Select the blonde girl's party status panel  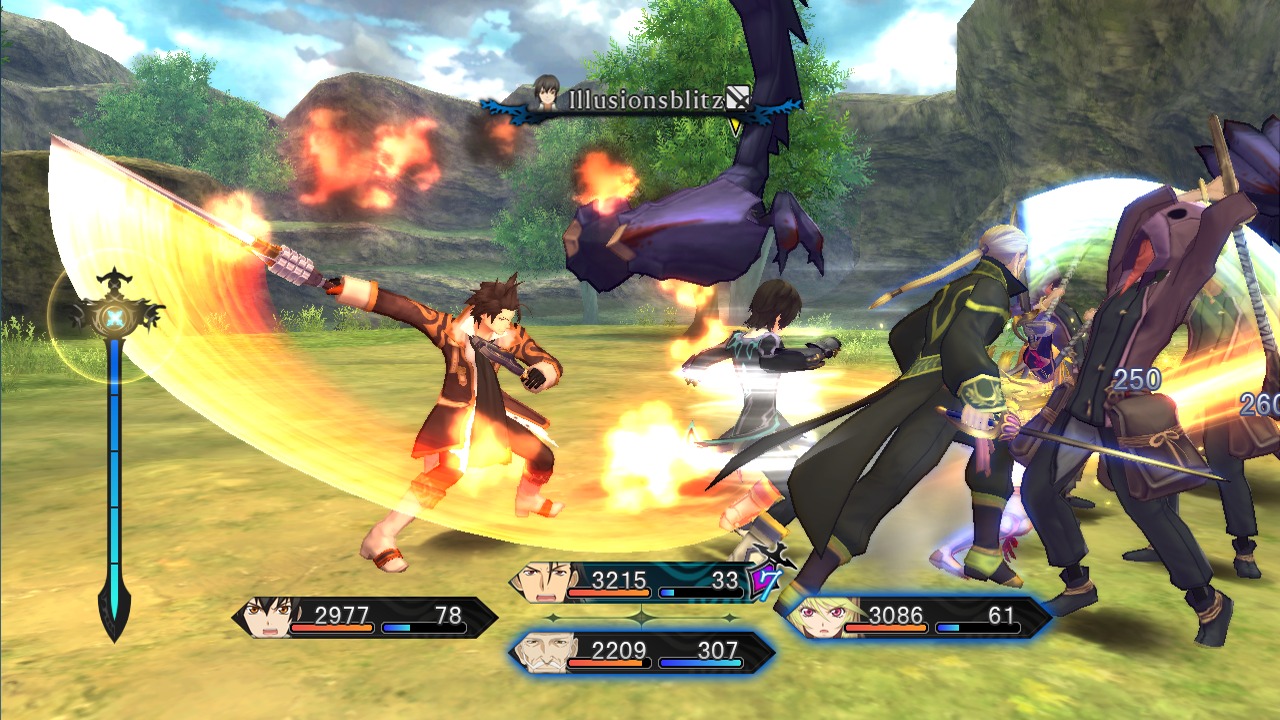(x=915, y=617)
